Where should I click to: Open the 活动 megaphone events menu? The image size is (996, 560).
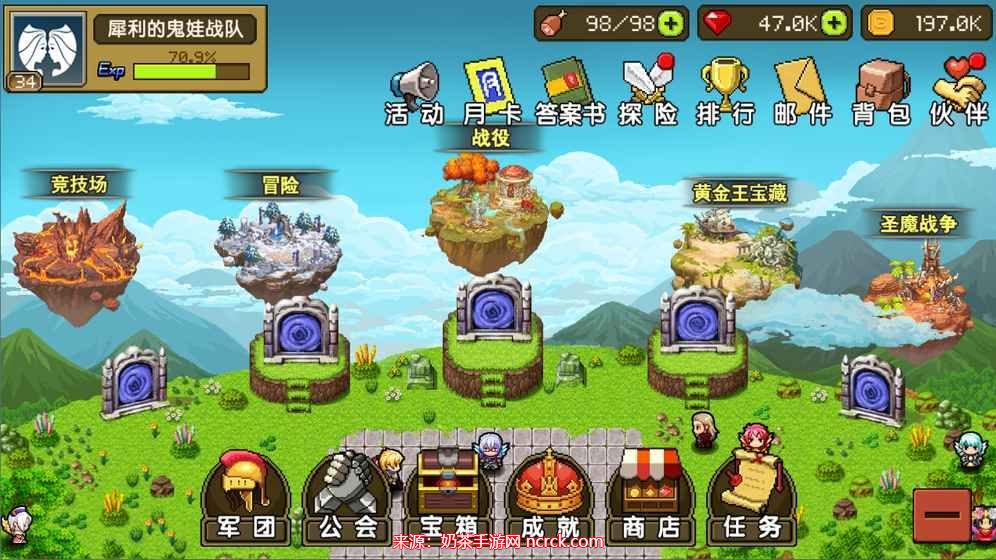(414, 91)
